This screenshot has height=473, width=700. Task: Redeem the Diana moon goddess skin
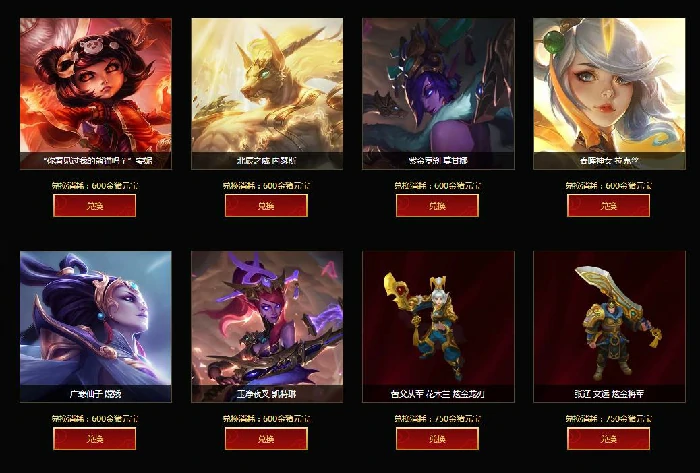click(94, 439)
